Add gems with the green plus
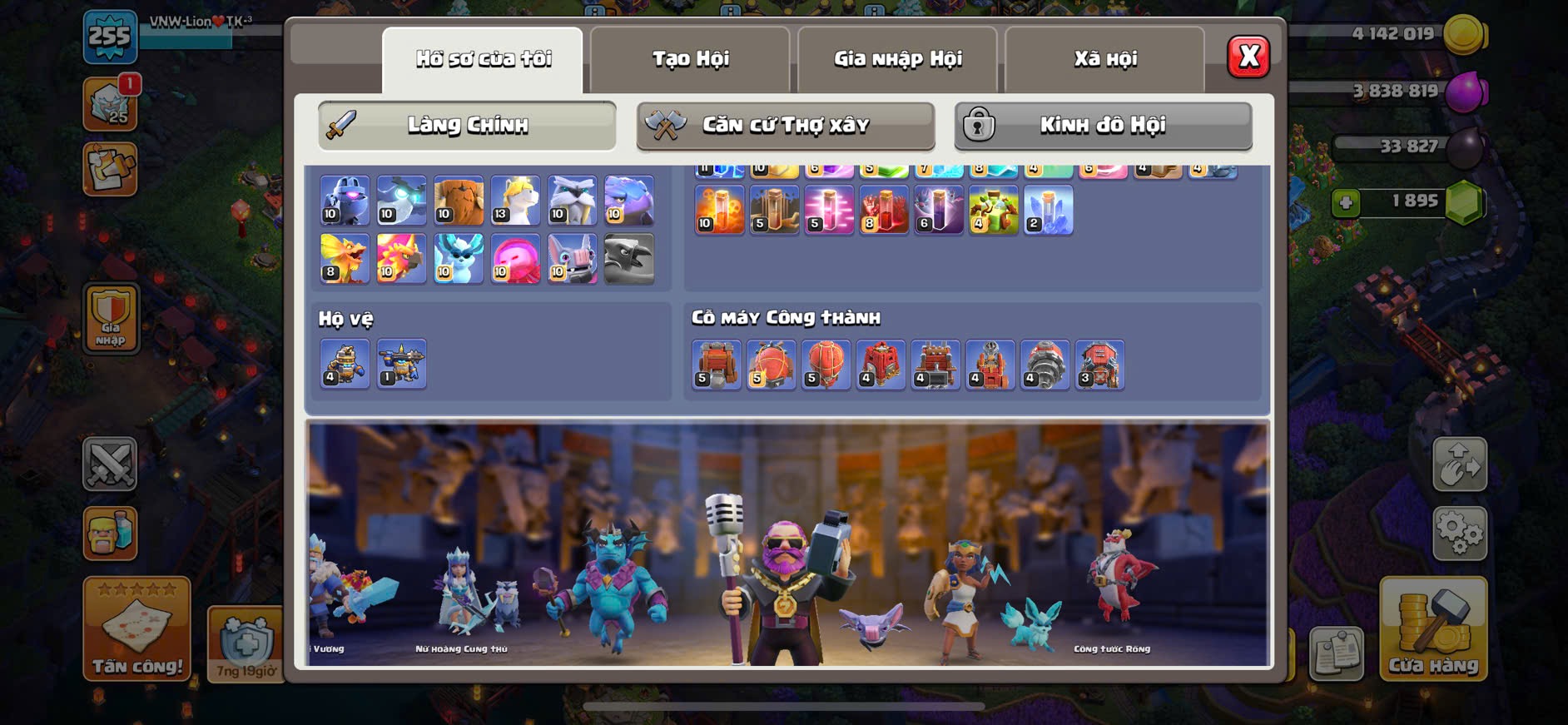 point(1345,202)
